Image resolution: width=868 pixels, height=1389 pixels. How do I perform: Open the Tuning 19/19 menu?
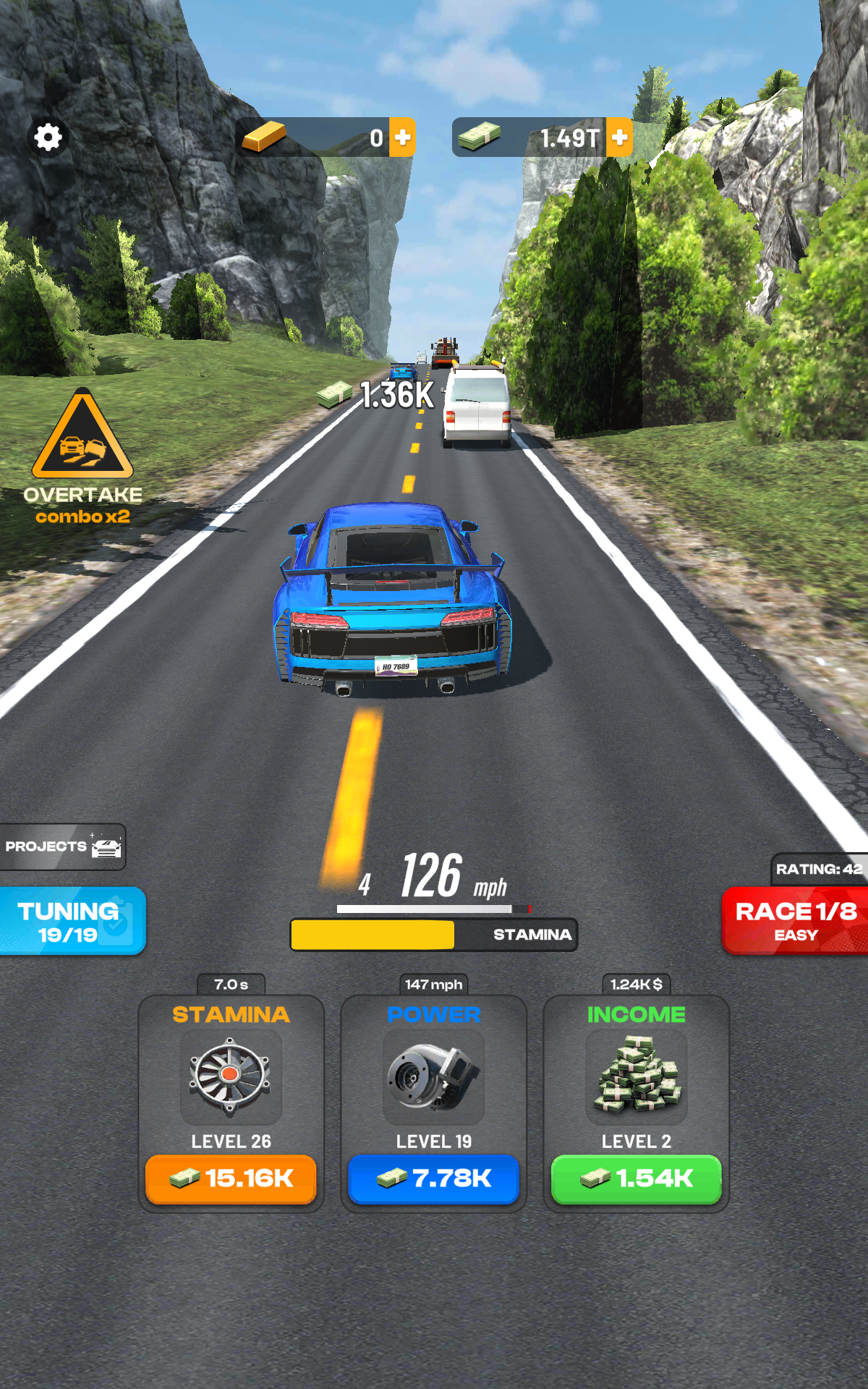tap(71, 922)
